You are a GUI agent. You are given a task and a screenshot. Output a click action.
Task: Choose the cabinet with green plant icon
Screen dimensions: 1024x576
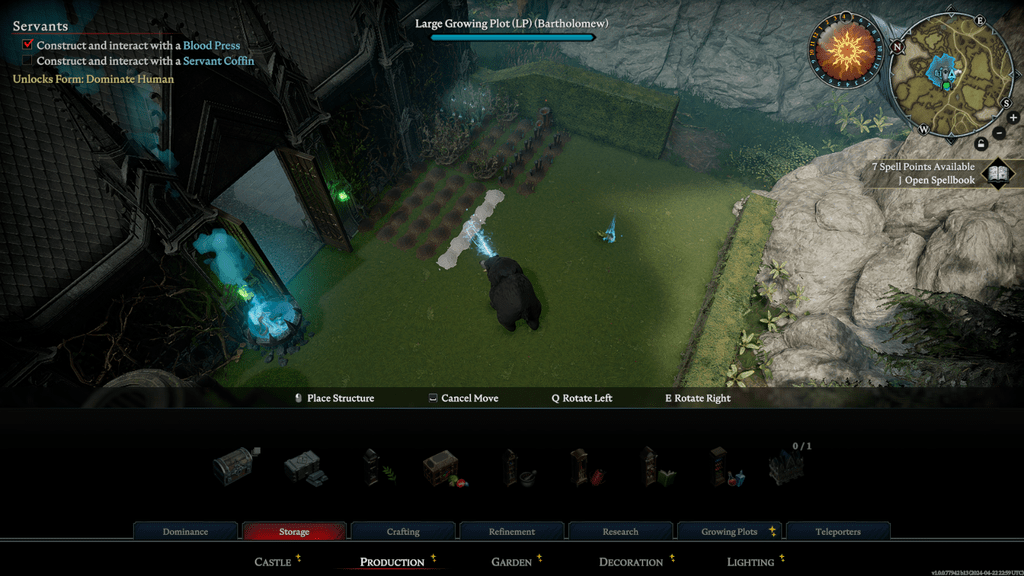coord(376,467)
